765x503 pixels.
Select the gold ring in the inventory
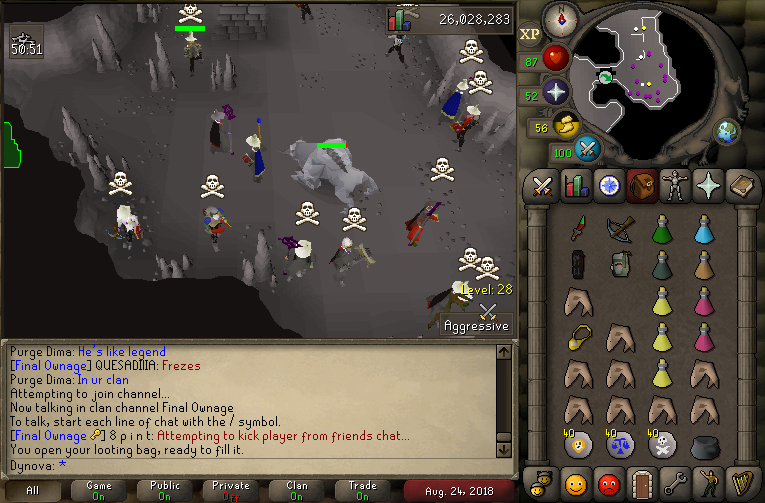pyautogui.click(x=576, y=336)
